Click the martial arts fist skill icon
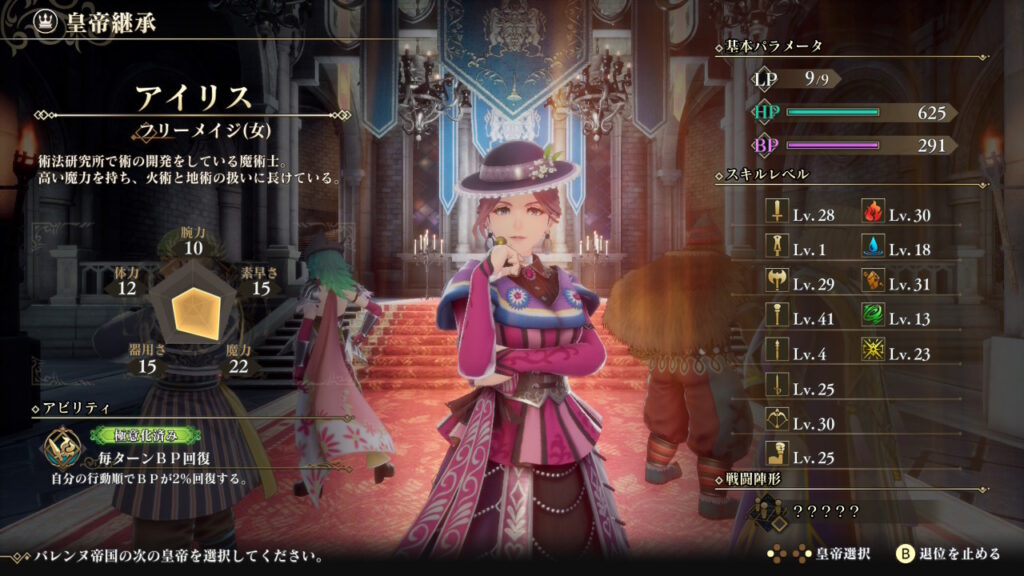Image resolution: width=1024 pixels, height=576 pixels. (x=775, y=456)
